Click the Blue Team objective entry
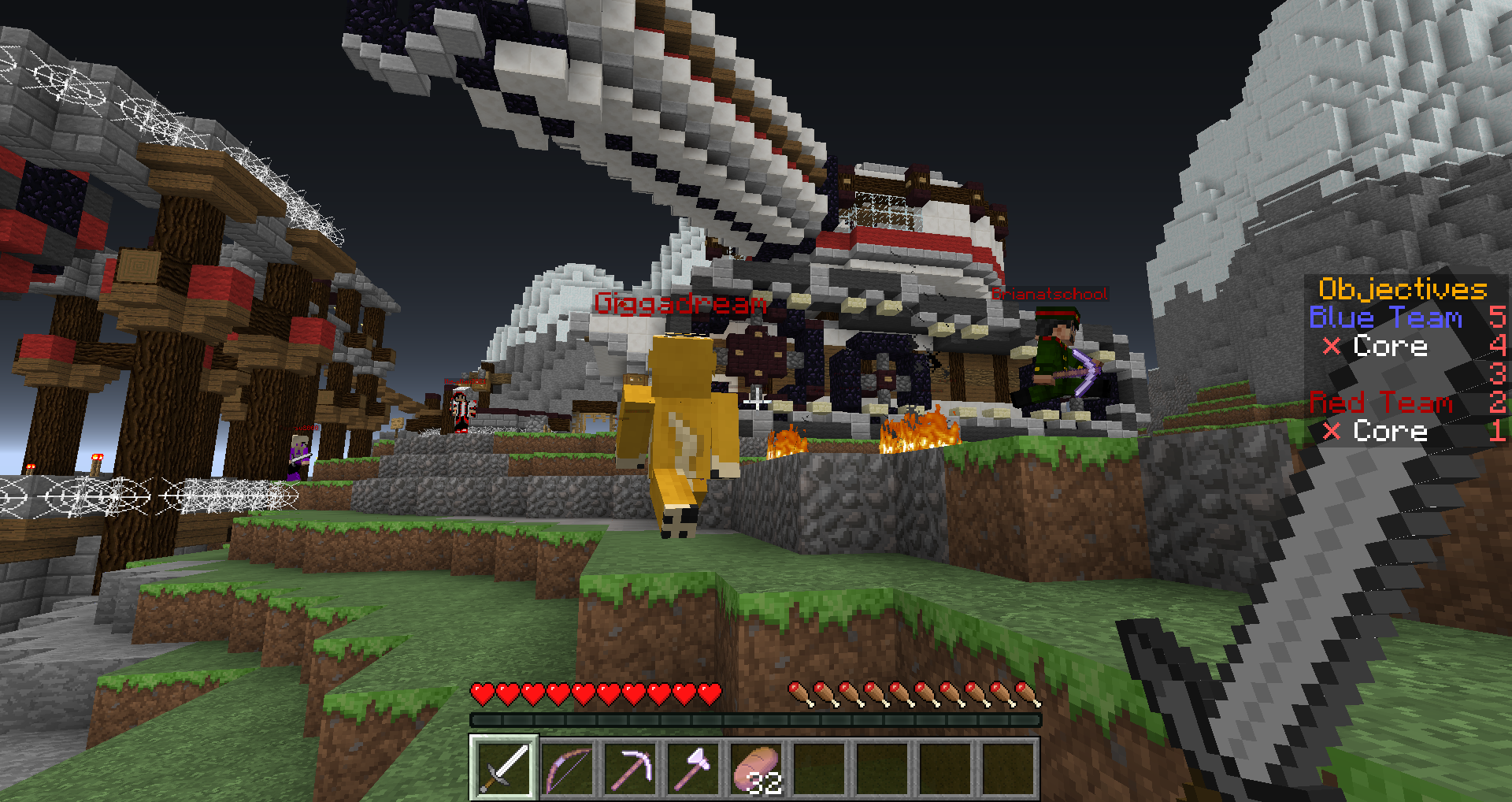The image size is (1512, 802). click(1385, 317)
